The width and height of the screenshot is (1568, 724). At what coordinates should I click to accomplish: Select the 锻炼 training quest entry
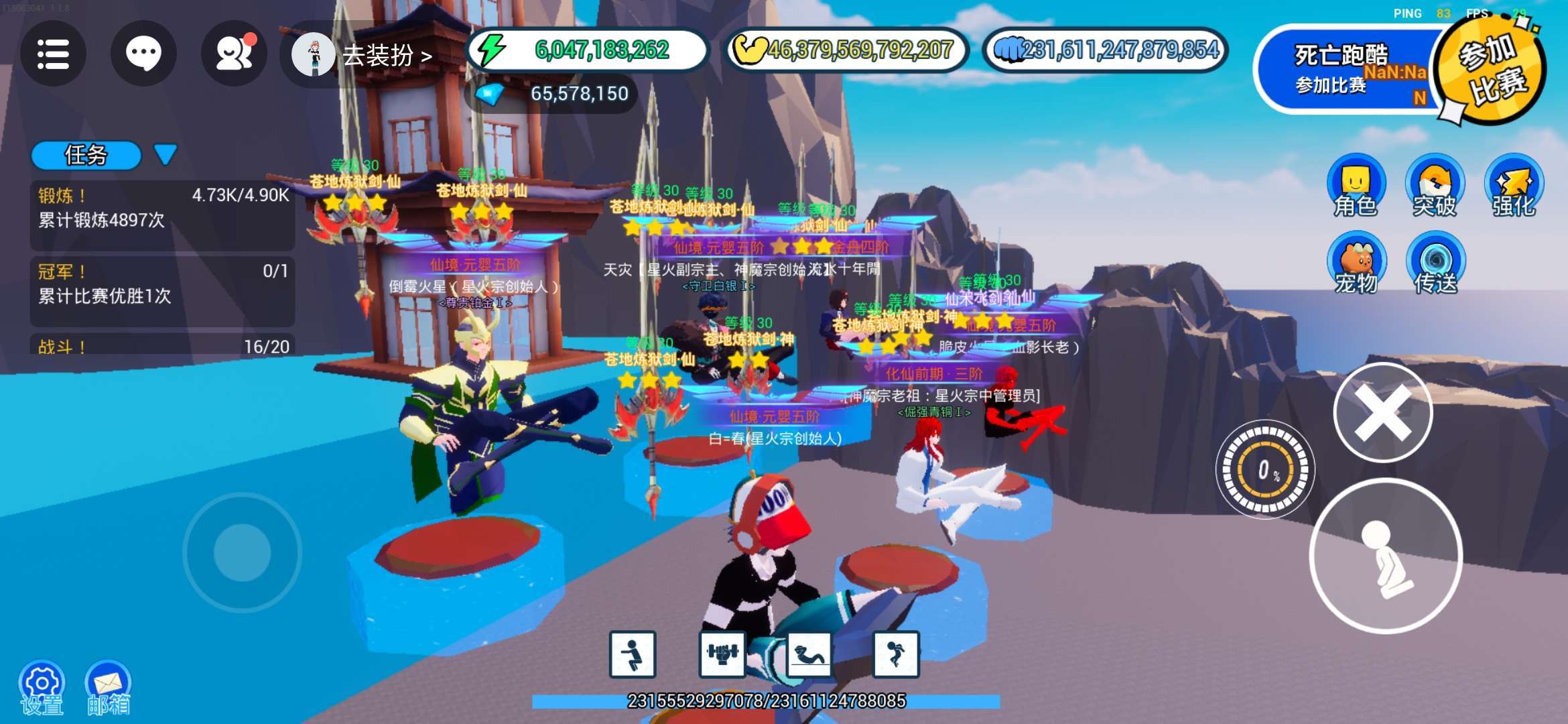tap(162, 208)
